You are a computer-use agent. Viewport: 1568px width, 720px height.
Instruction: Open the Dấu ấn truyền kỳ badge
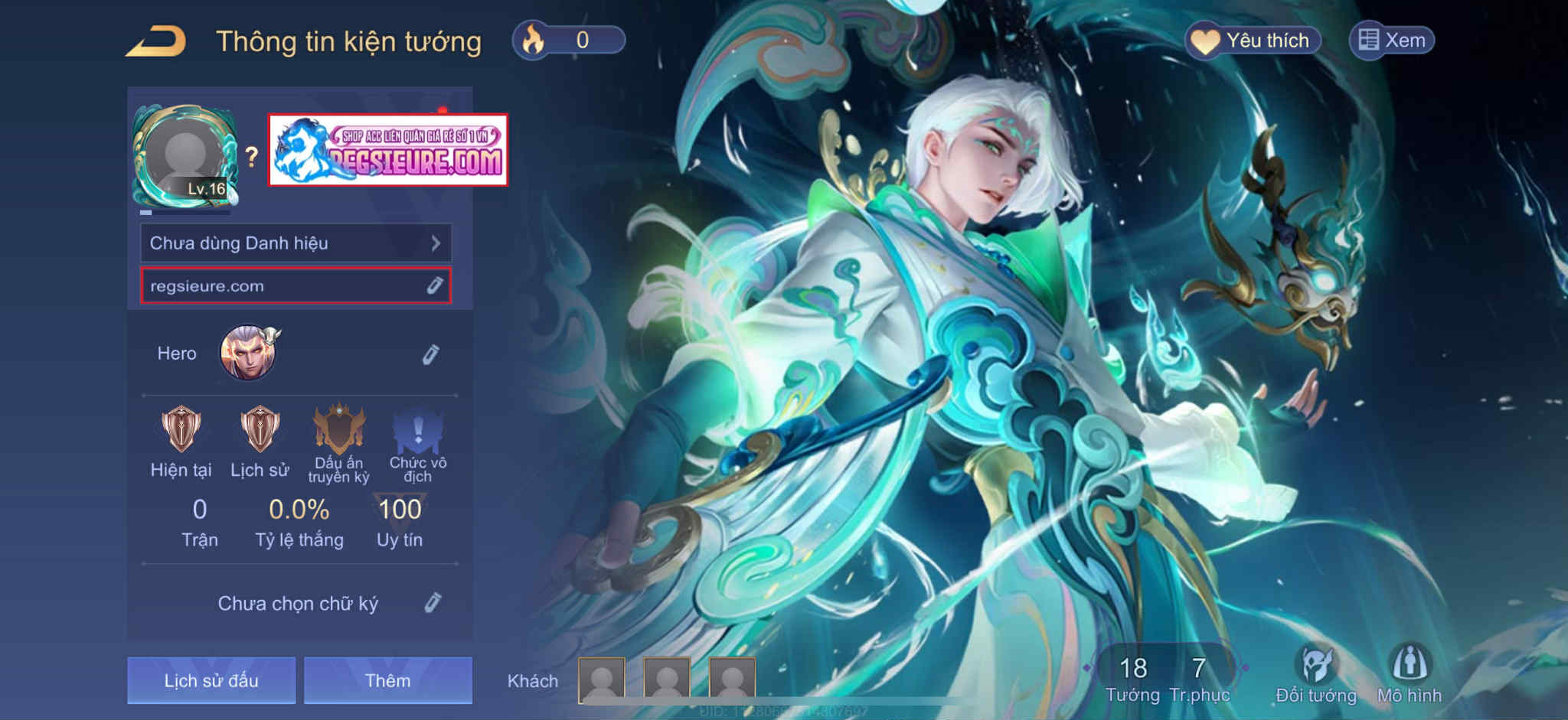click(339, 430)
